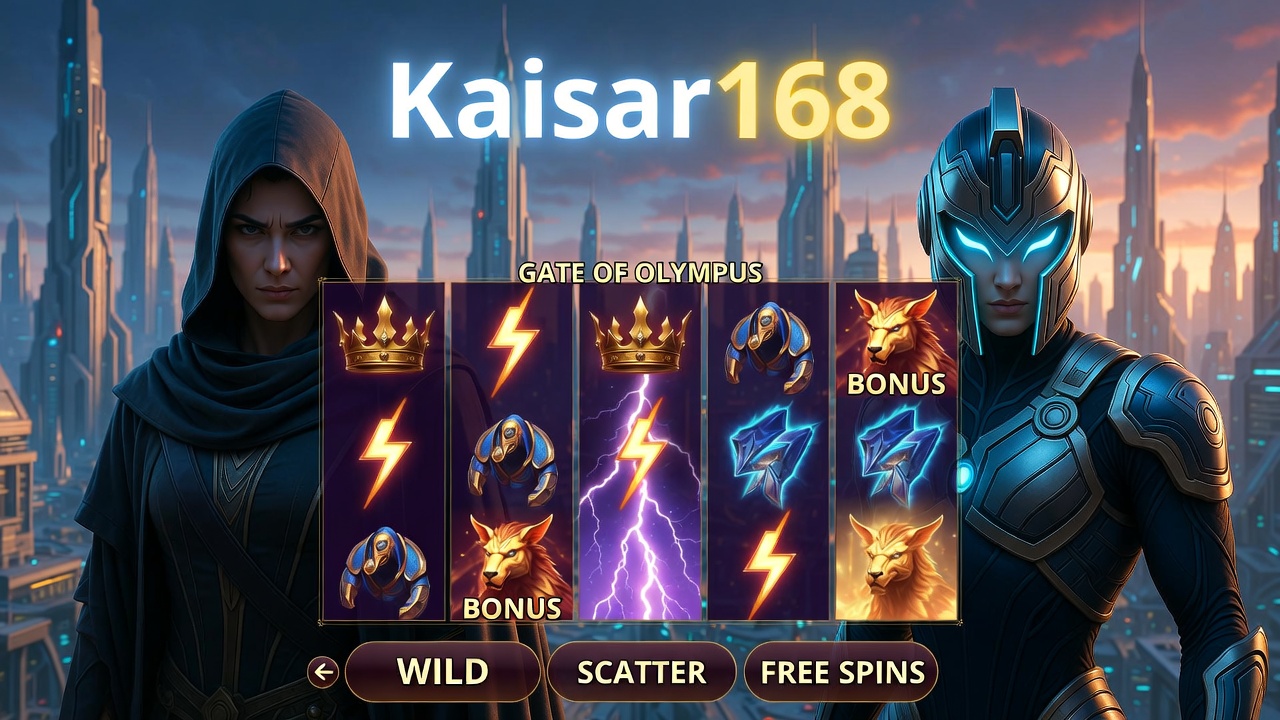This screenshot has width=1280, height=720.
Task: Click the WILD button
Action: click(442, 672)
